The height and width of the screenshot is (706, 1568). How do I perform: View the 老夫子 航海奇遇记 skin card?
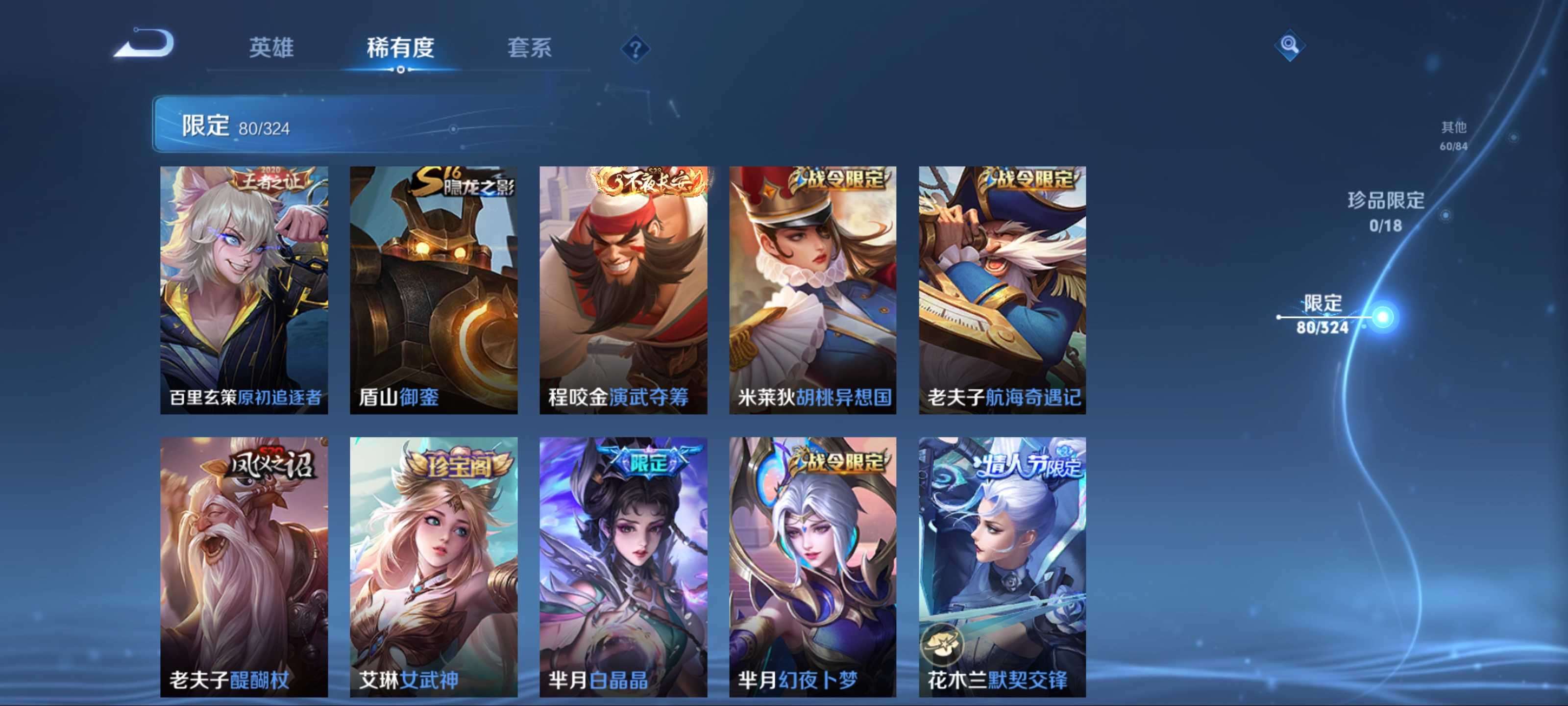[x=1002, y=290]
